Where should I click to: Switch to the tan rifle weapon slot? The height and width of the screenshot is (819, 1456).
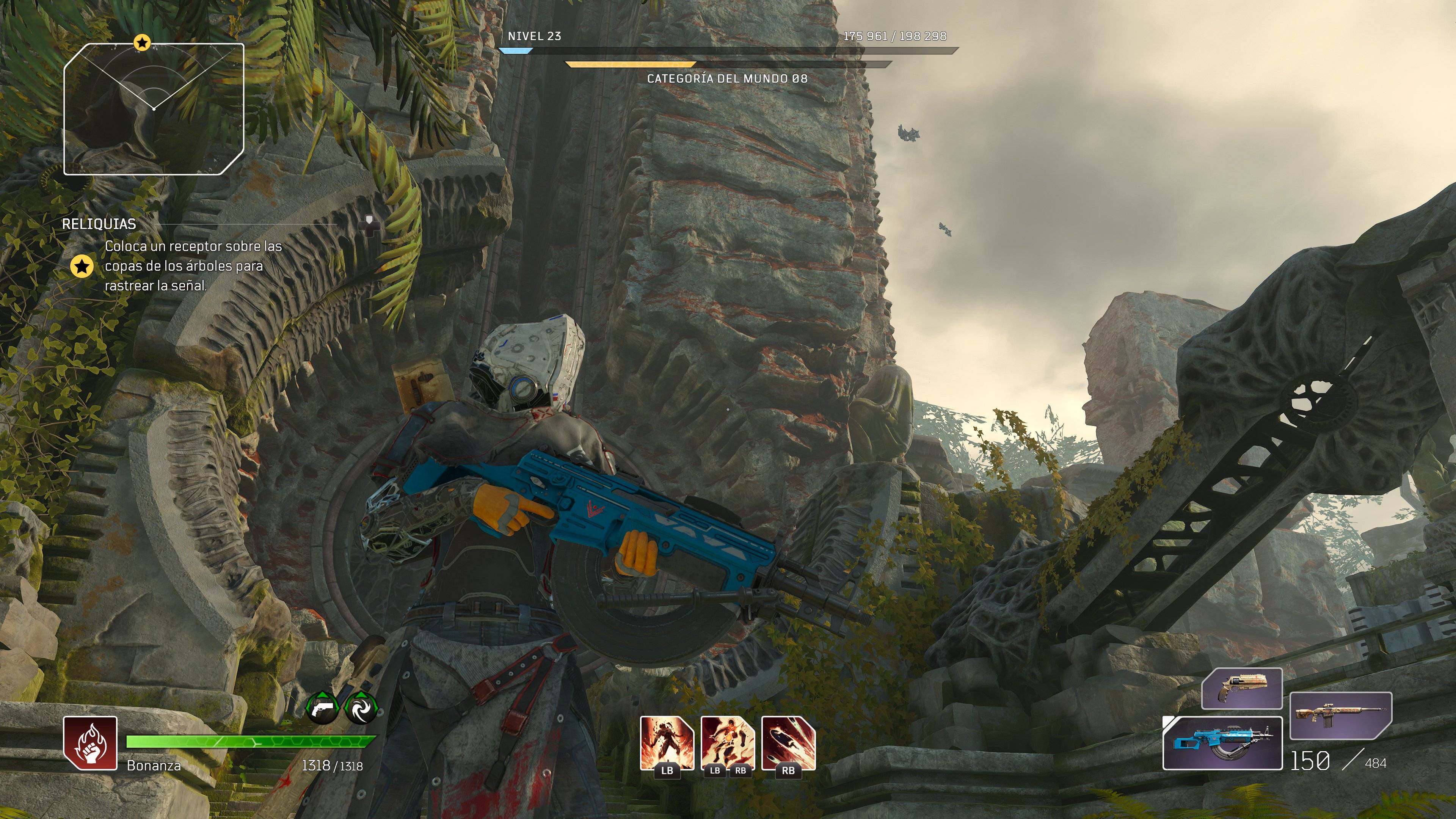tap(1340, 715)
